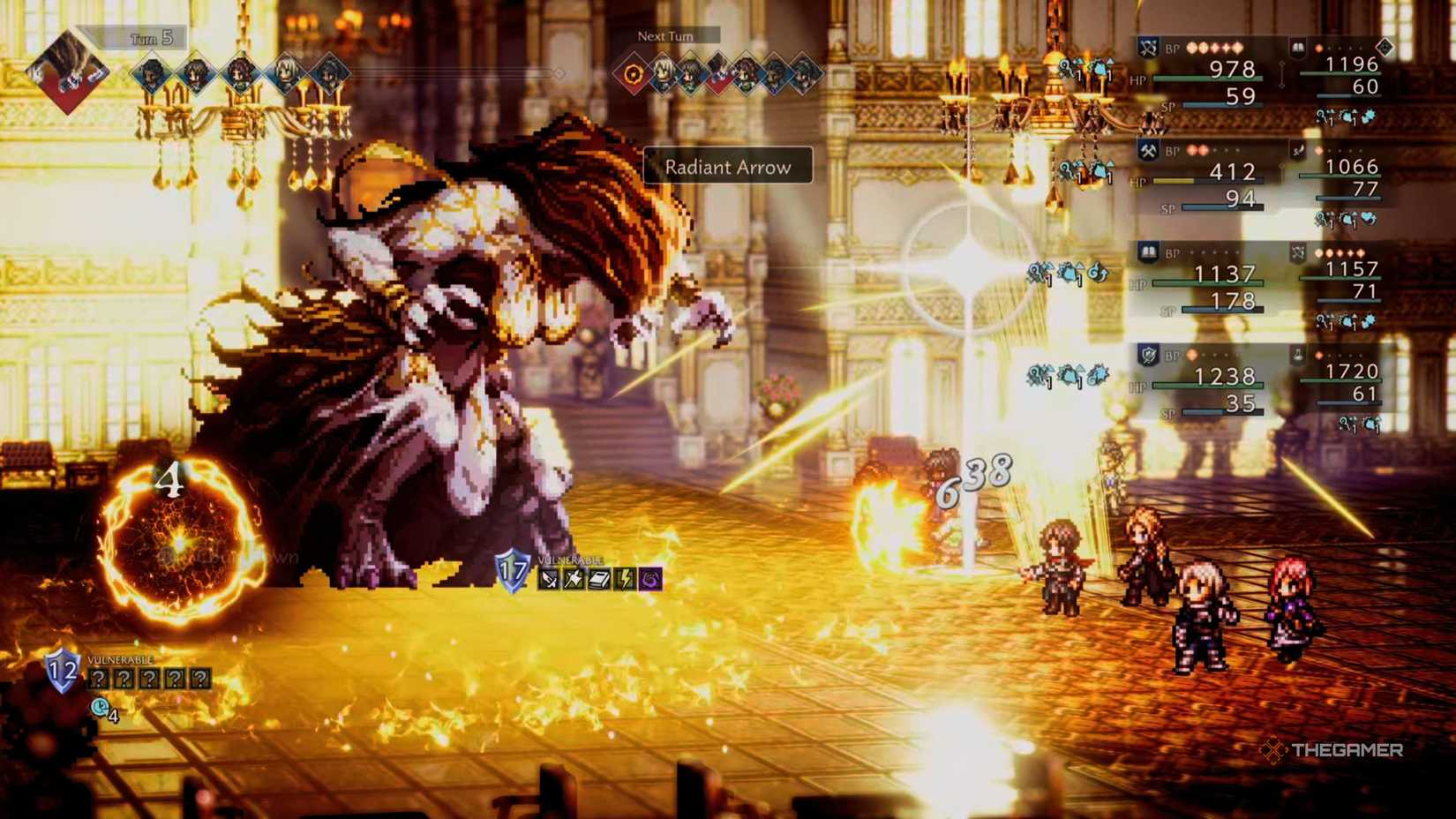Open the Next Turn order panel
Viewport: 1456px width, 819px height.
666,36
